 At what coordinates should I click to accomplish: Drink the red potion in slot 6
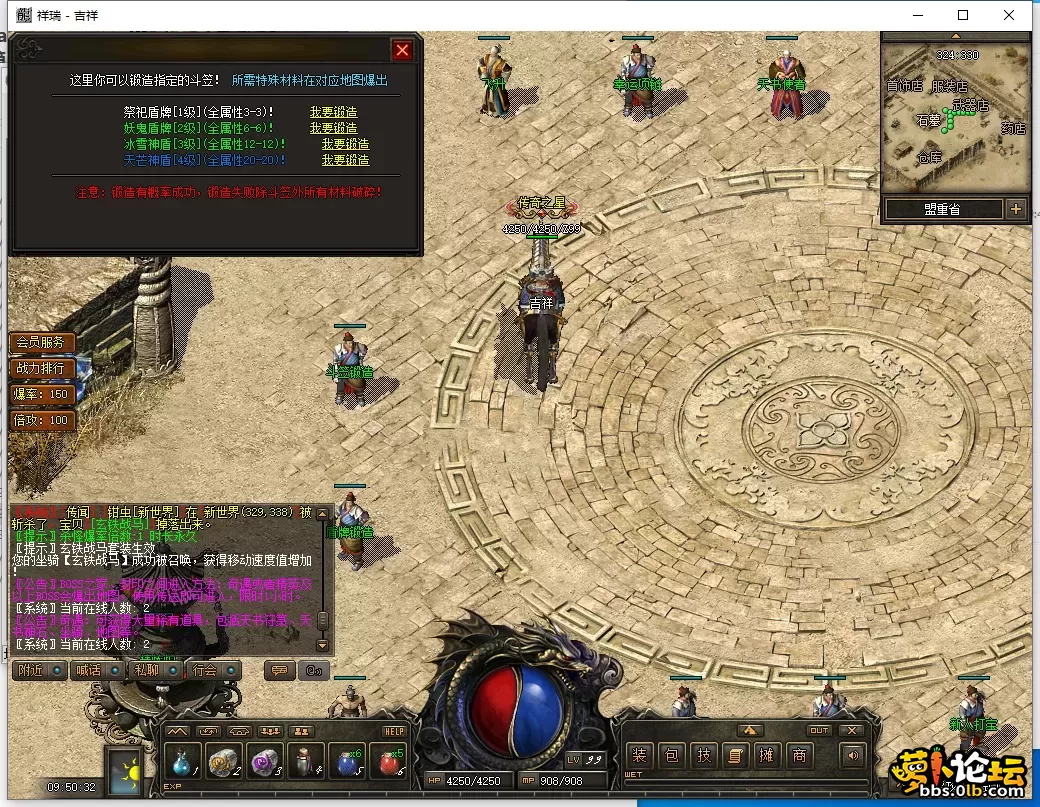388,763
